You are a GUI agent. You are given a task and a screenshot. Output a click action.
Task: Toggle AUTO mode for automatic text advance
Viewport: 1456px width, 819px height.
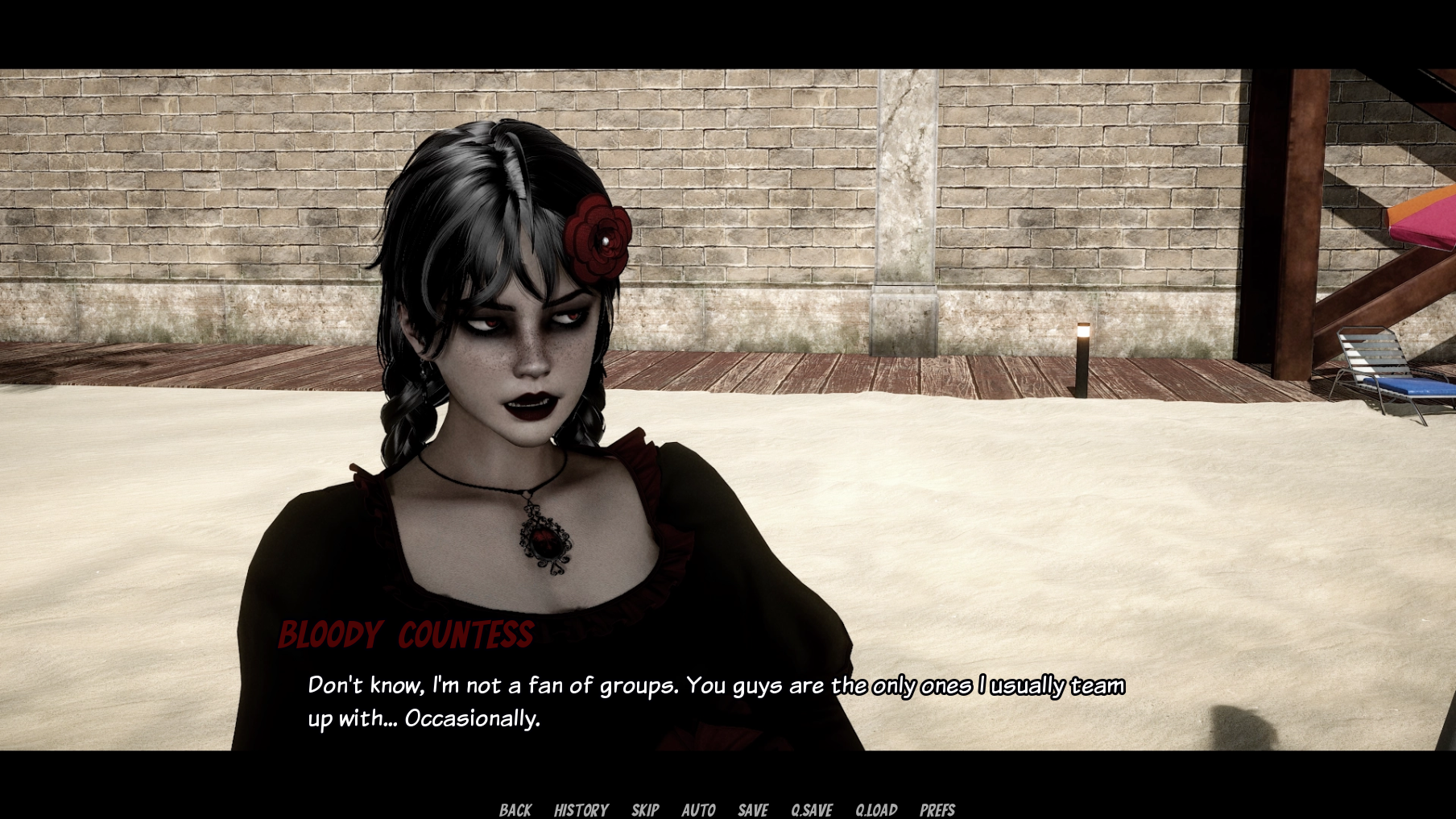[699, 810]
